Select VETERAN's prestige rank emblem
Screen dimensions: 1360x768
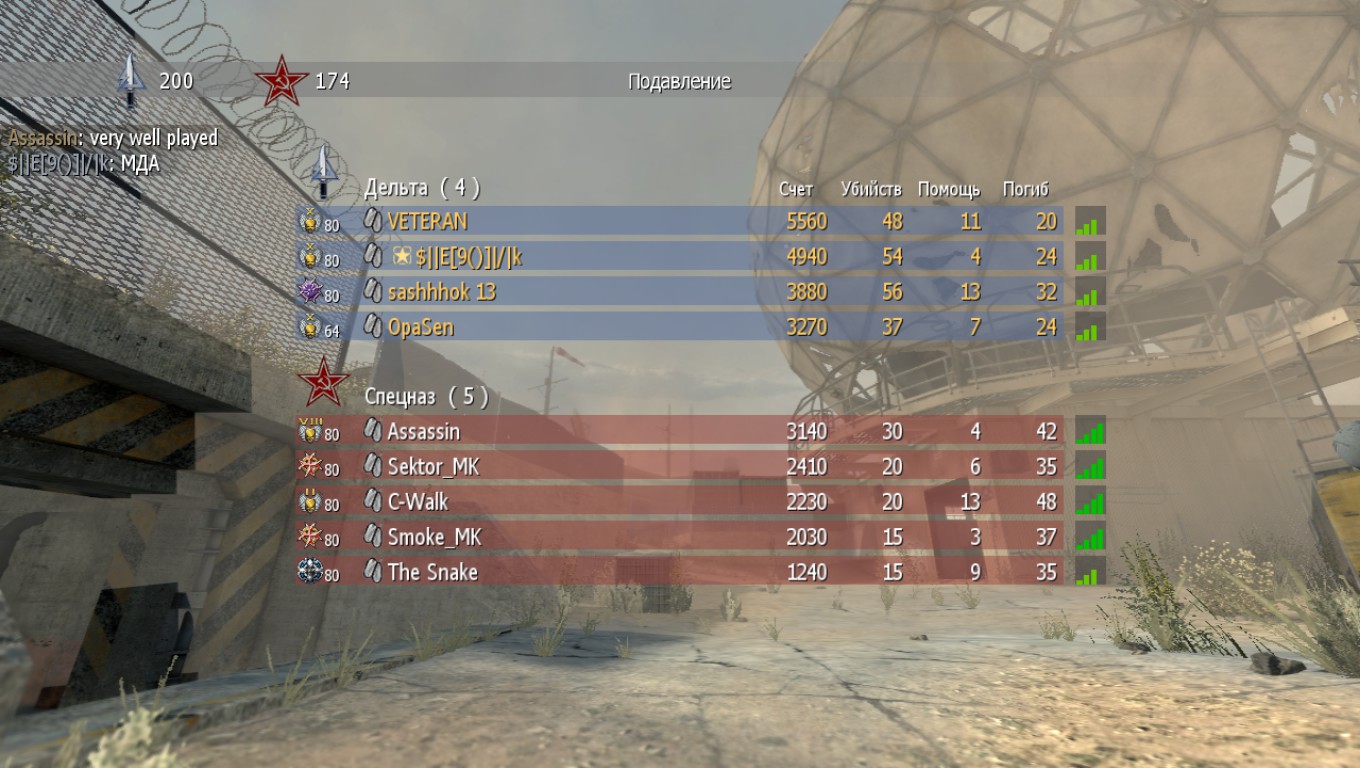pos(309,222)
